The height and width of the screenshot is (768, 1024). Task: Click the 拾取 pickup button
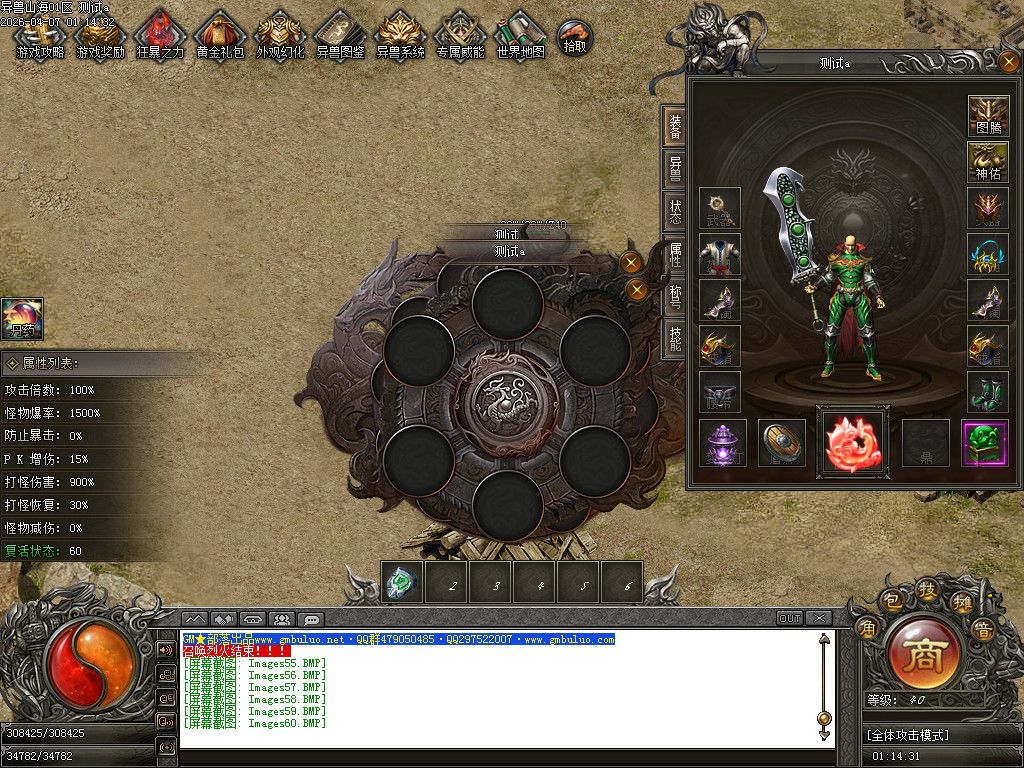(575, 37)
